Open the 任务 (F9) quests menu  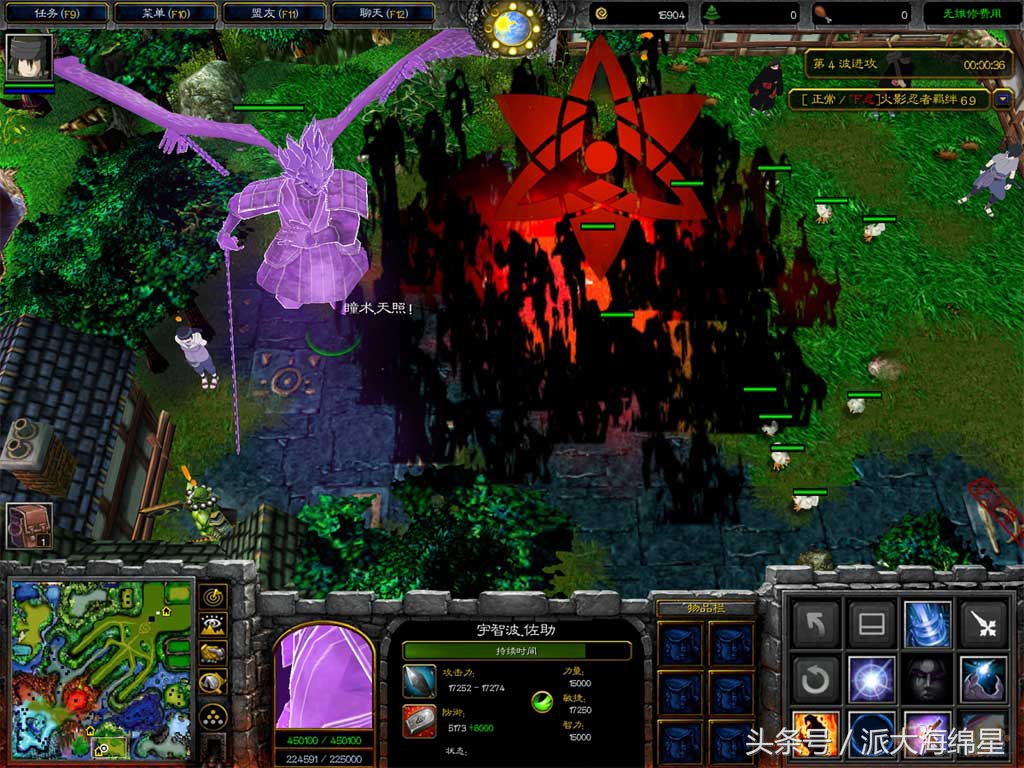click(x=55, y=13)
